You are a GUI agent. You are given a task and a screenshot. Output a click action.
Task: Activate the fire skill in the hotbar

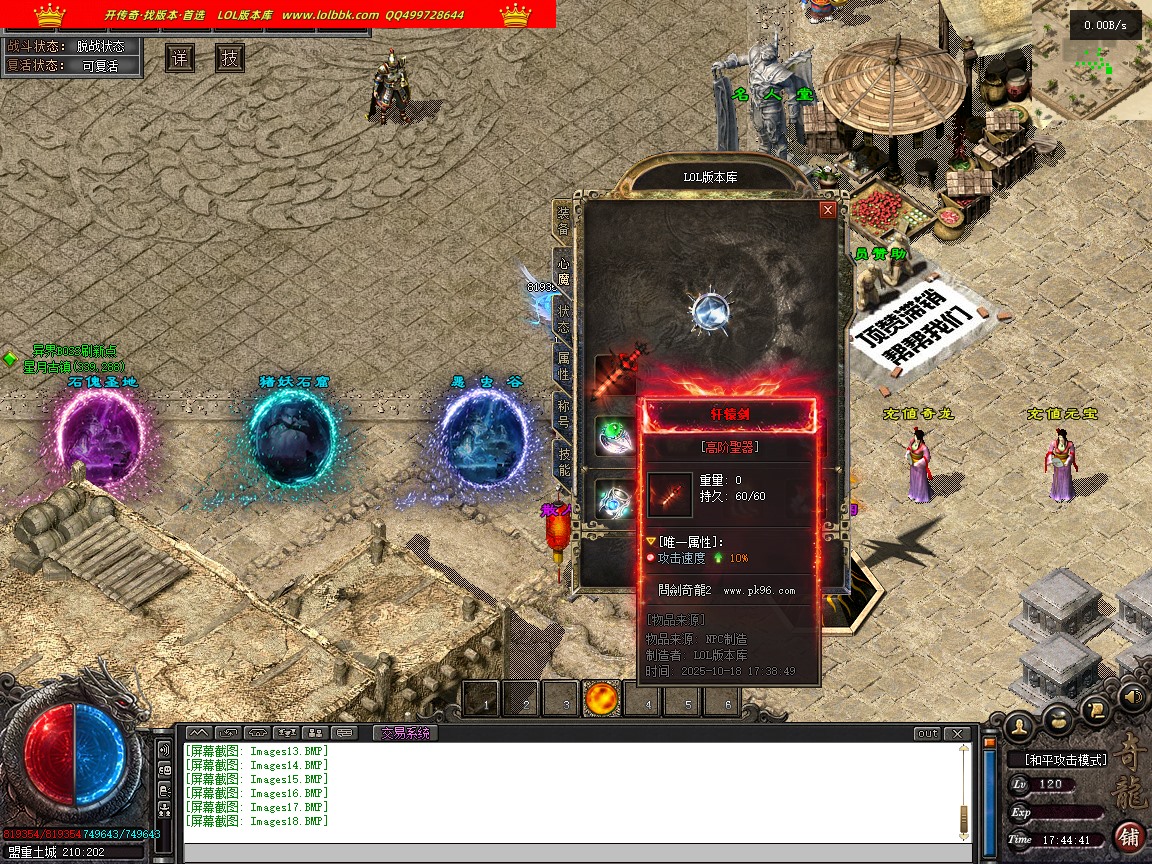tap(603, 699)
